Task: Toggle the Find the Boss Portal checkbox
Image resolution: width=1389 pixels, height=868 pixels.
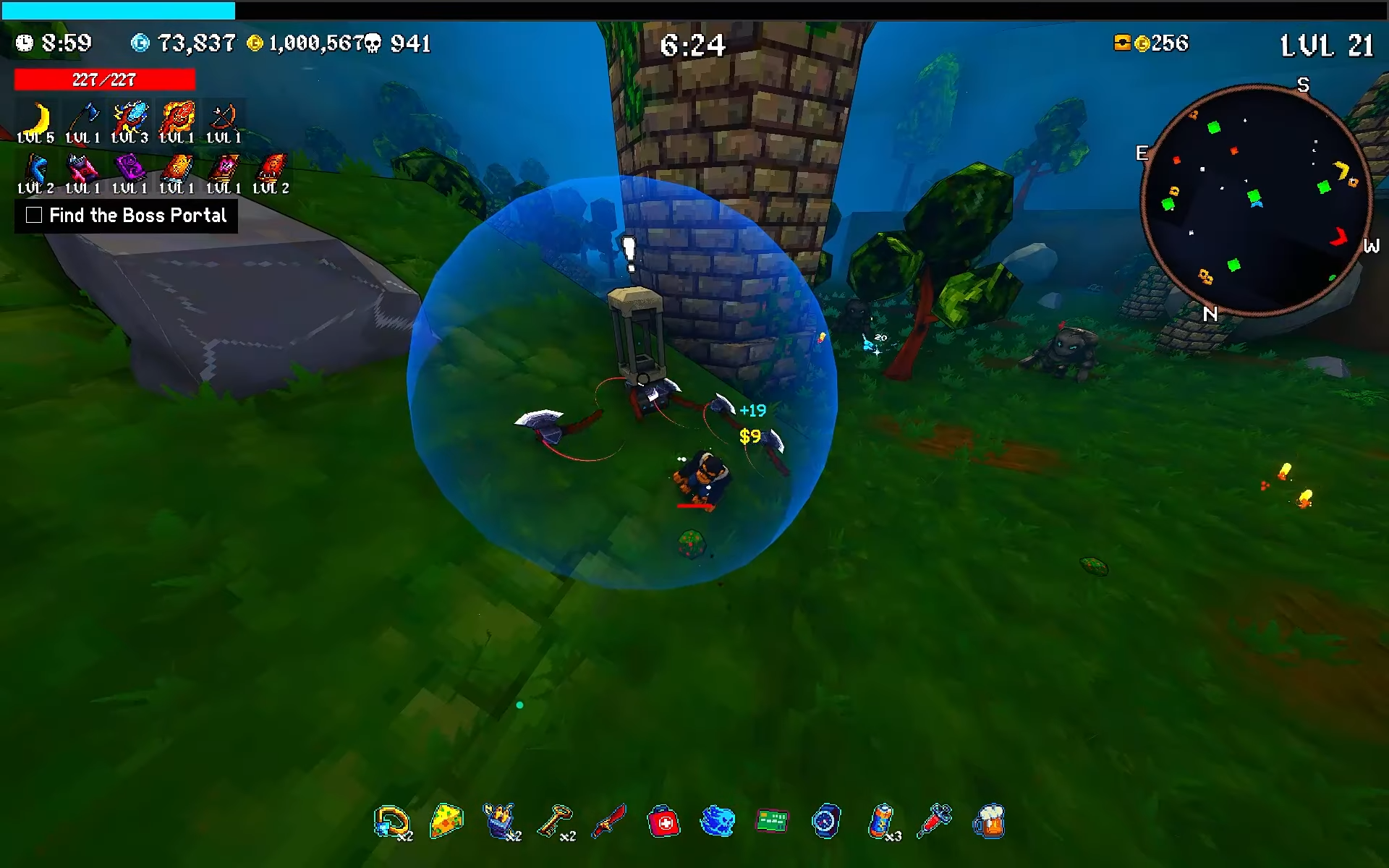Action: coord(34,215)
